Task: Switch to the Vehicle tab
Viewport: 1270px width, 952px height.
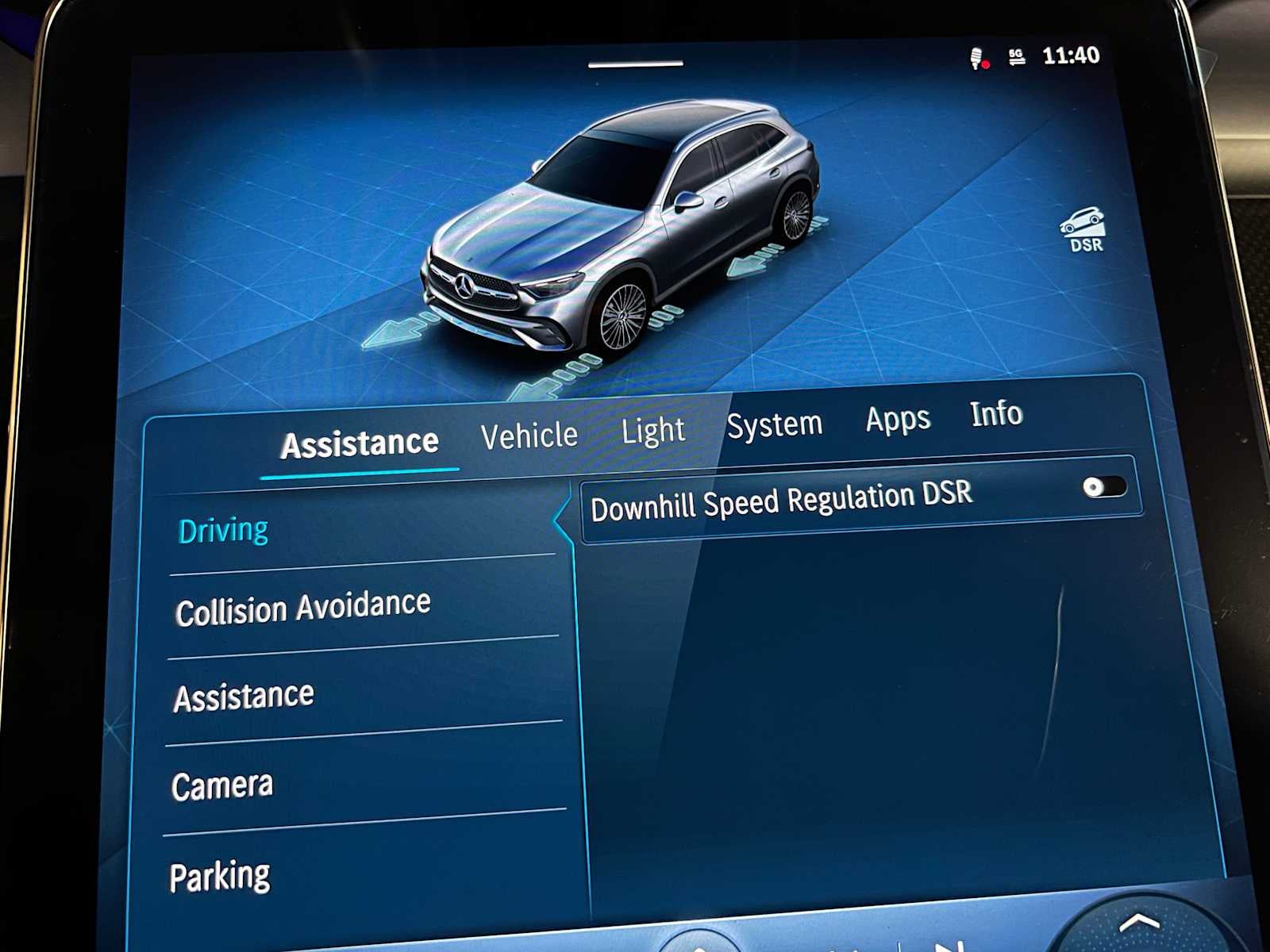Action: pyautogui.click(x=530, y=434)
